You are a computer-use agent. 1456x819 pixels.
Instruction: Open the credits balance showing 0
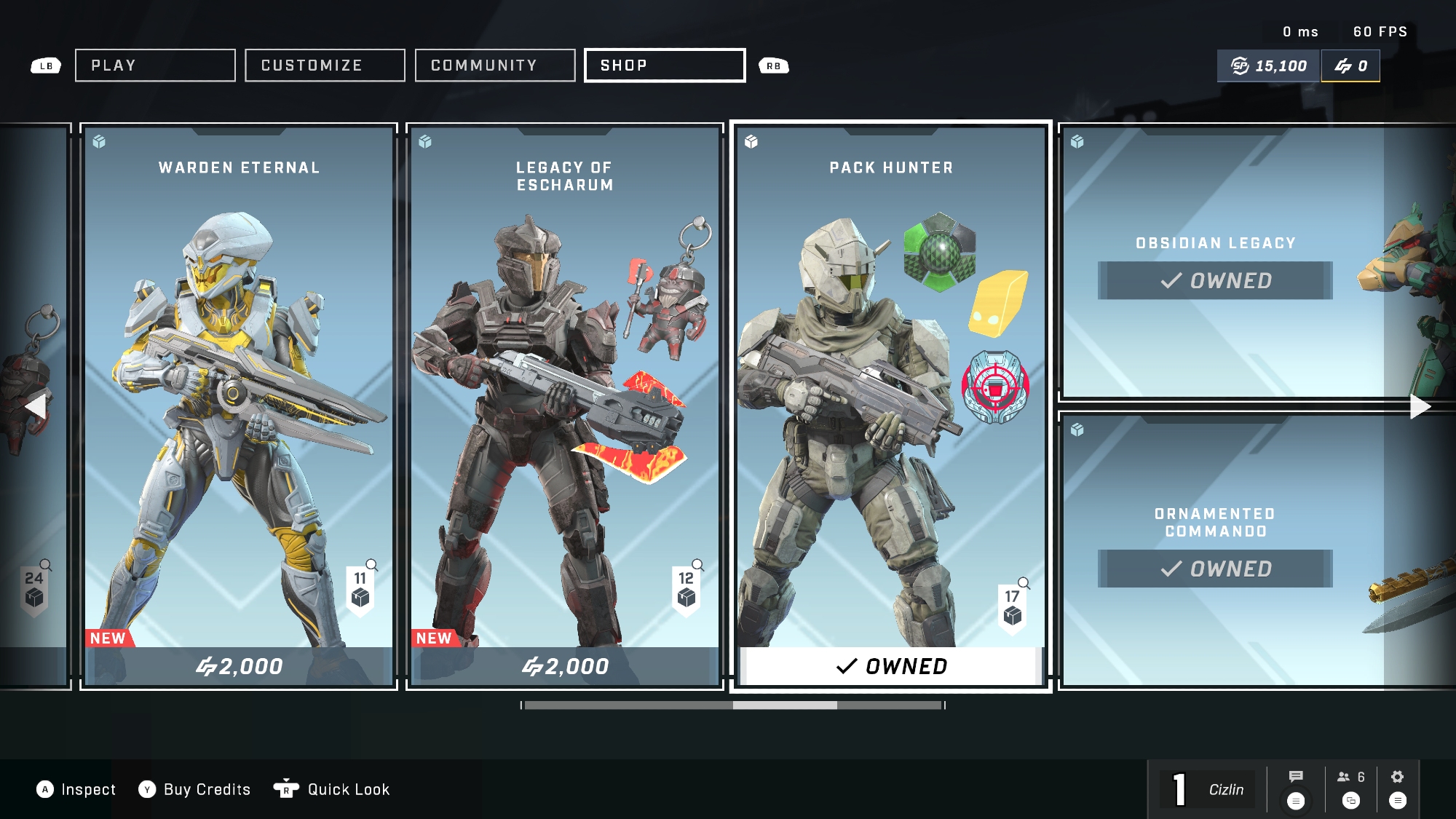pos(1350,66)
